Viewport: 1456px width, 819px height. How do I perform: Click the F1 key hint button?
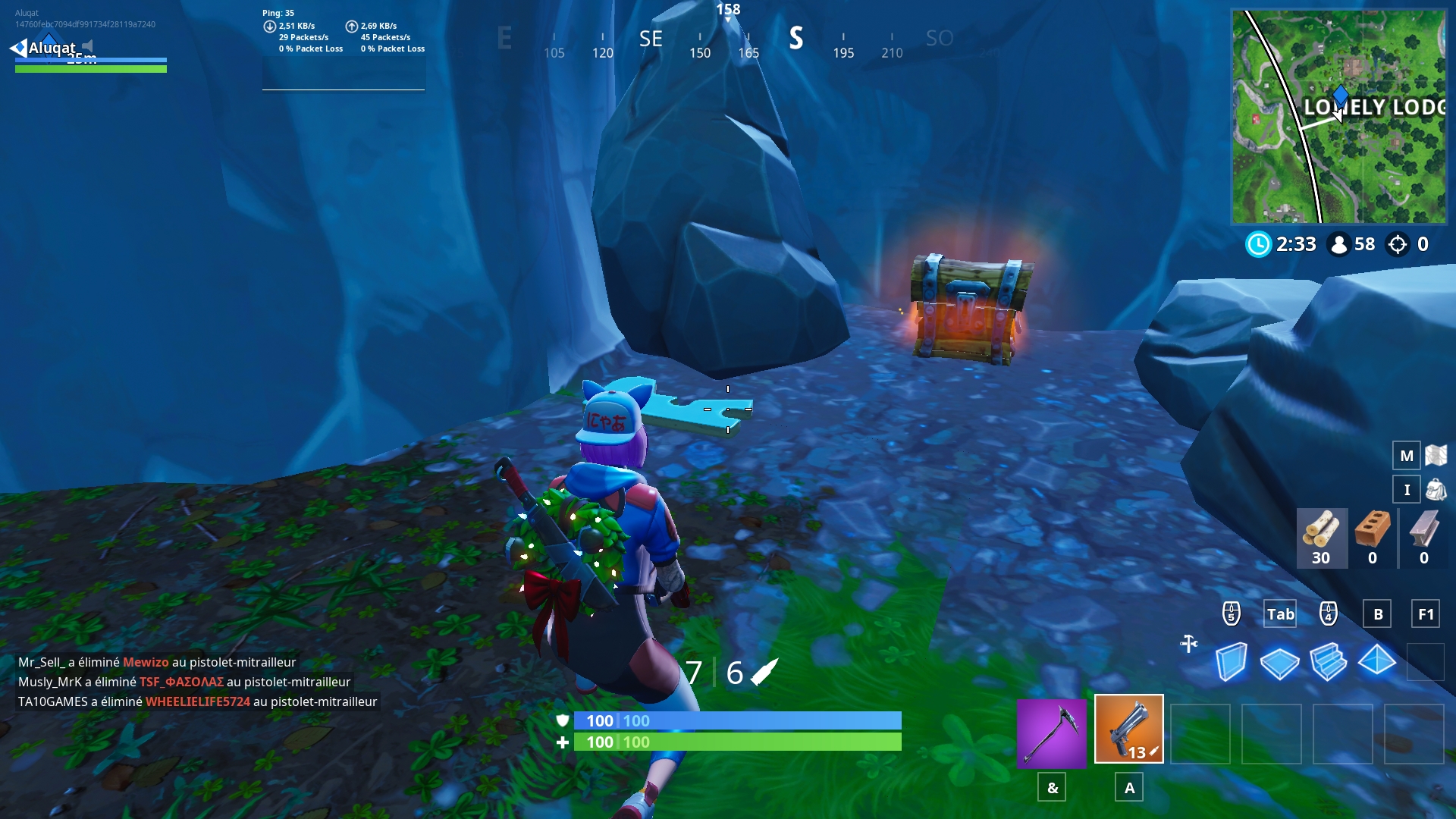[x=1426, y=613]
